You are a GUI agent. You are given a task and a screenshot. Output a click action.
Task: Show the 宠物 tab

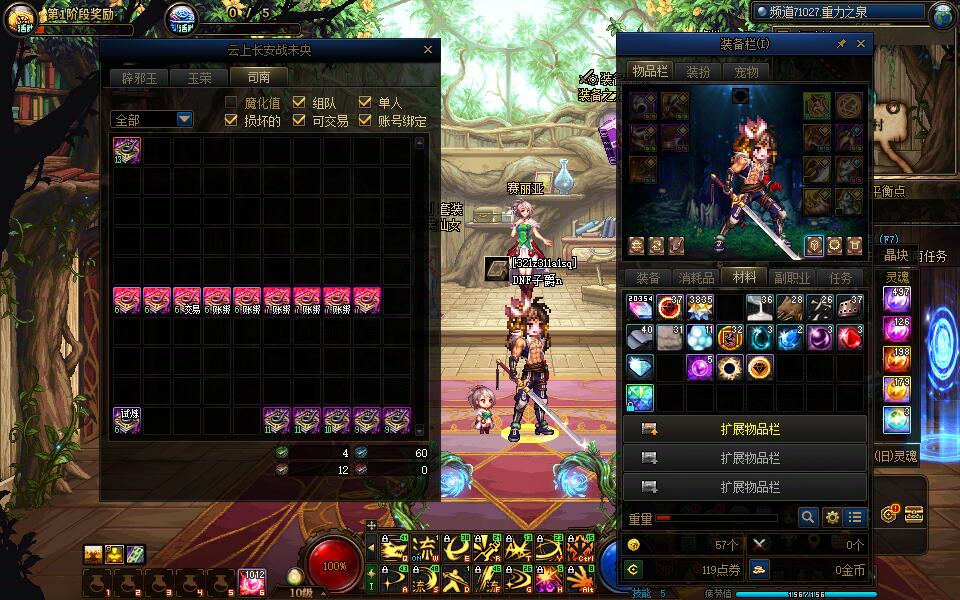746,72
